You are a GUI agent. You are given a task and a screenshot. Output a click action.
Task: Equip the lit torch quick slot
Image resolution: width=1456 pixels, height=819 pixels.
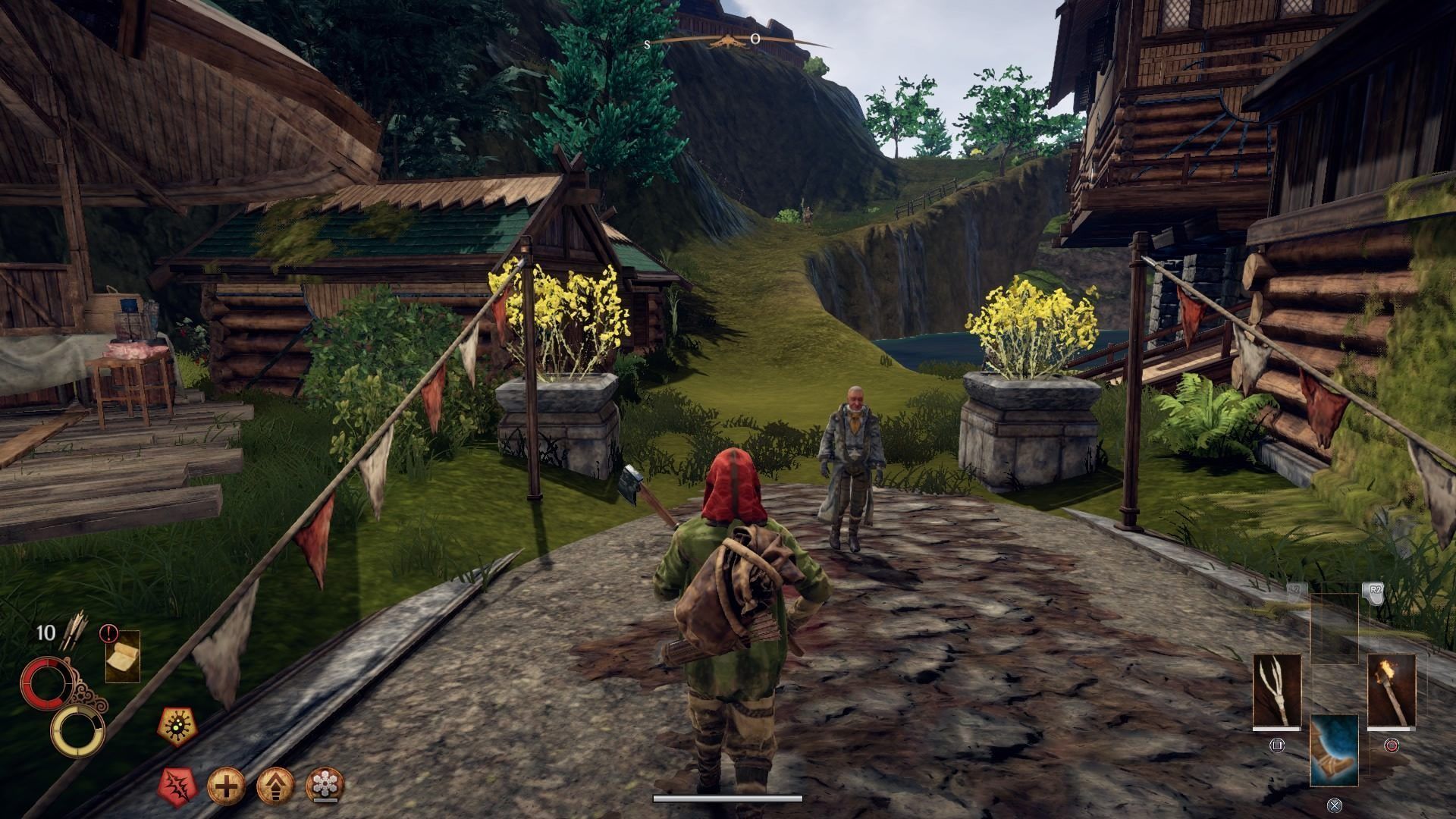[x=1392, y=691]
